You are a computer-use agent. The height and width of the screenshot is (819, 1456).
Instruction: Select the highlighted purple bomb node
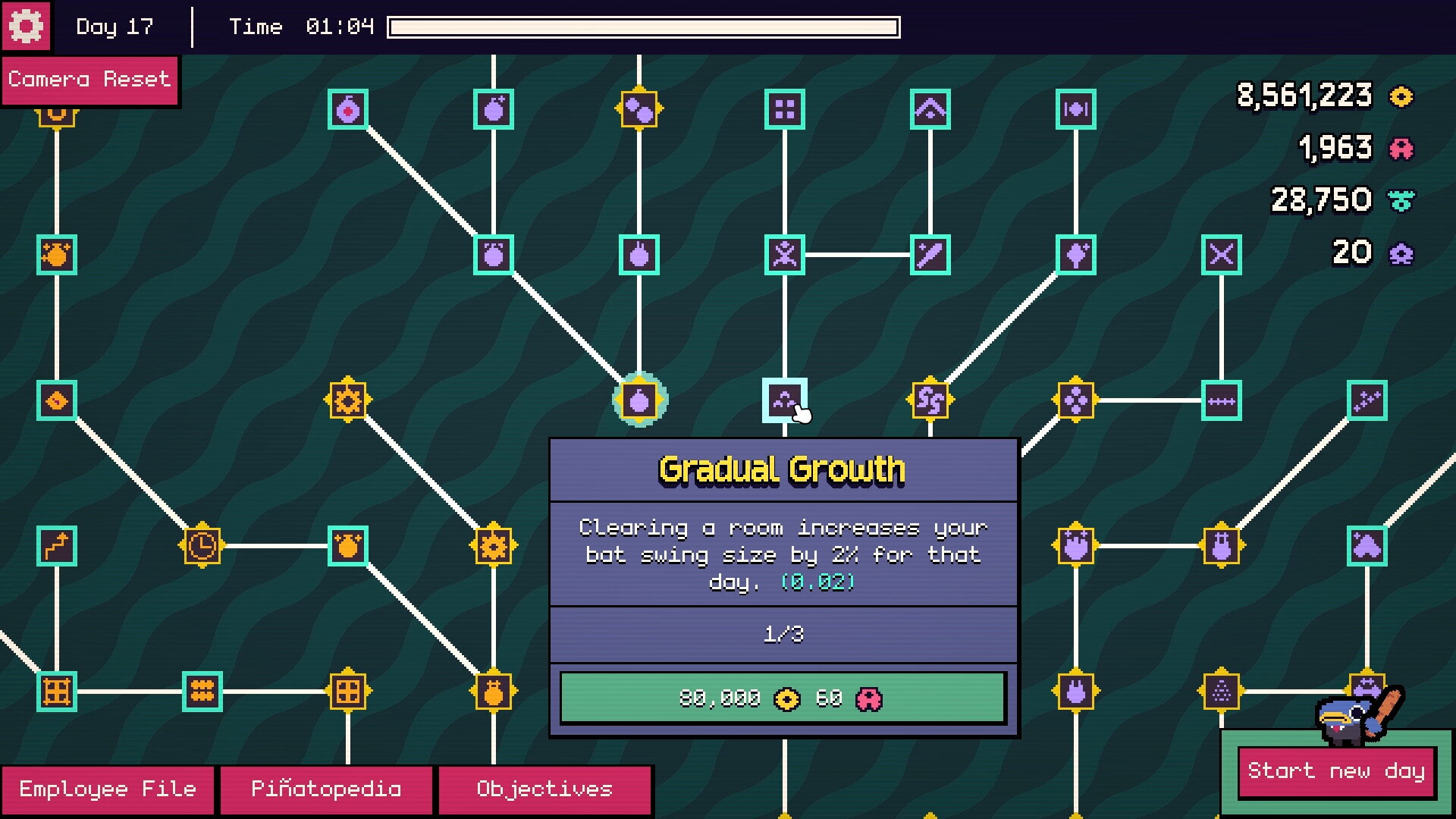pyautogui.click(x=639, y=400)
